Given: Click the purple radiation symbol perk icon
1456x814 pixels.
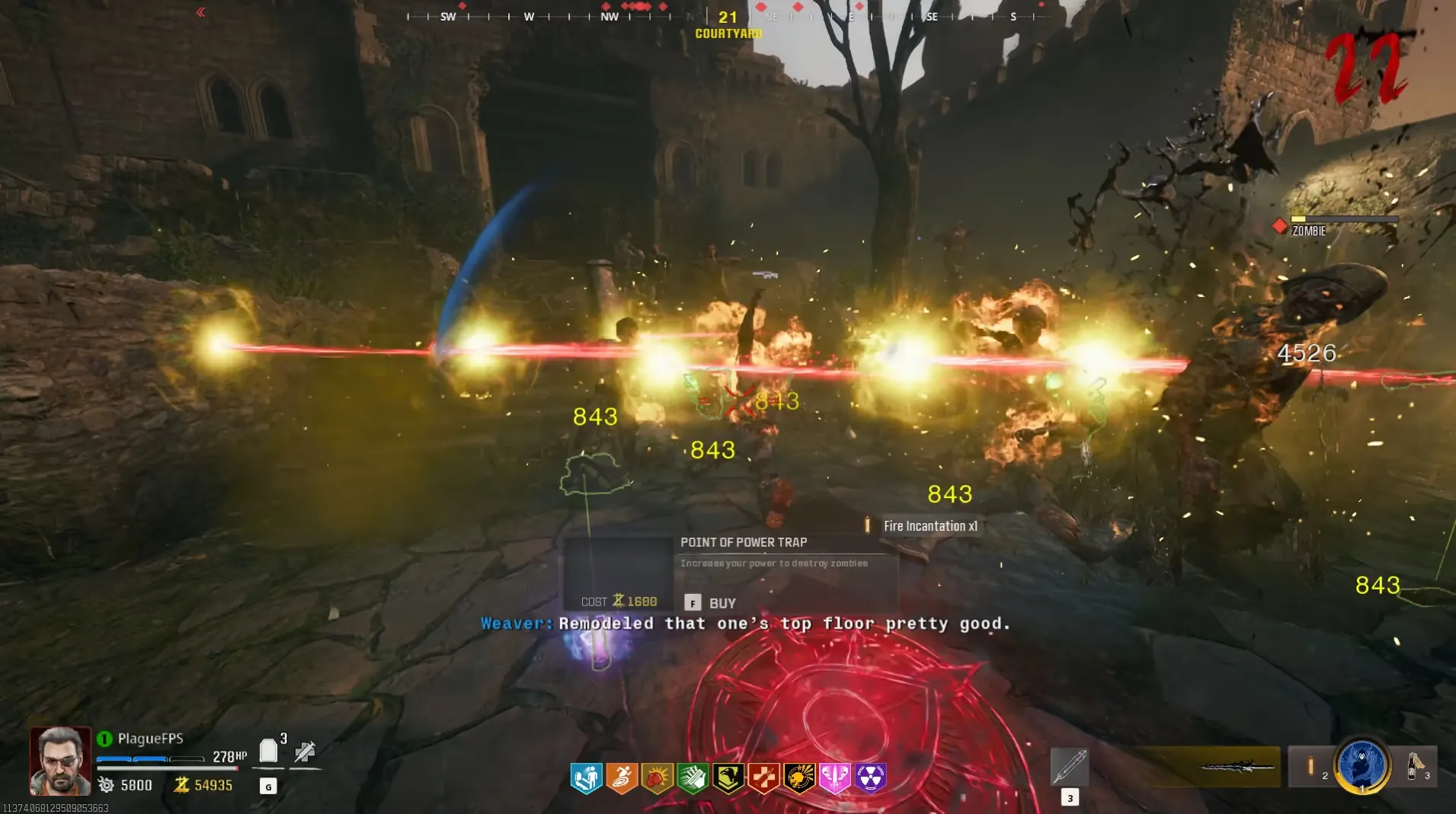Looking at the screenshot, I should (x=870, y=778).
